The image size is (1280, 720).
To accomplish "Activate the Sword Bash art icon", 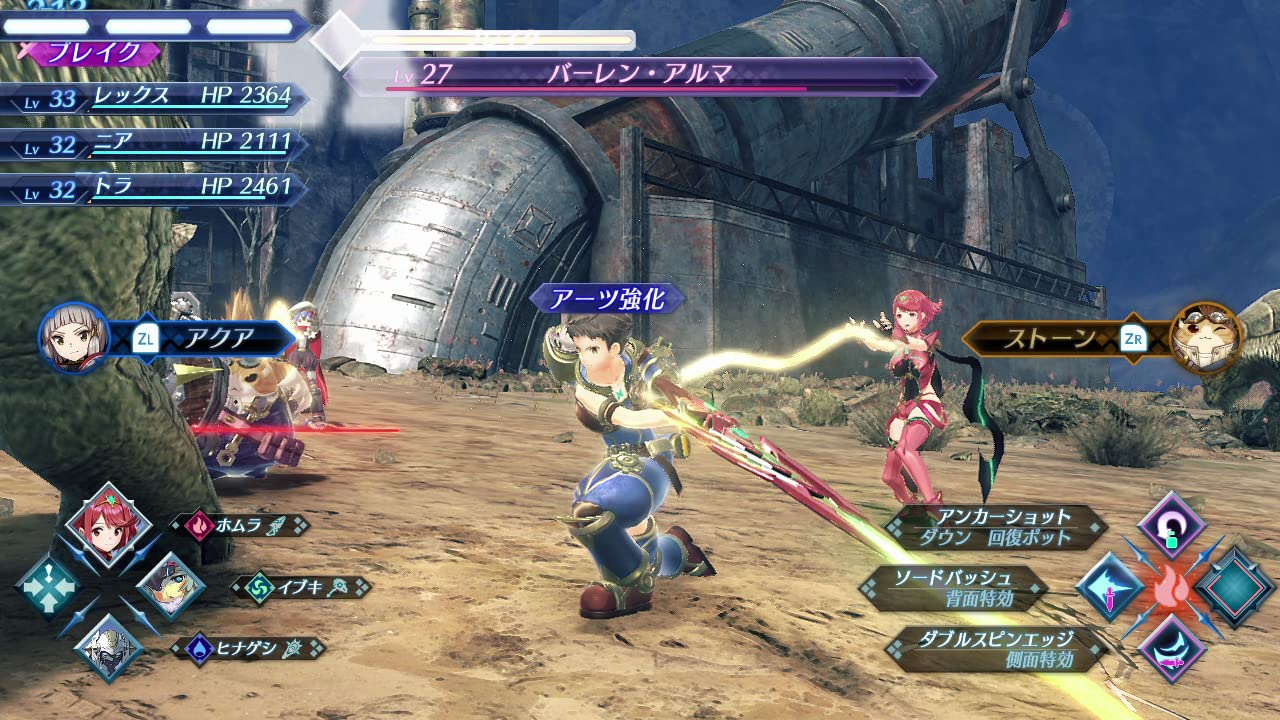I will pyautogui.click(x=1113, y=586).
